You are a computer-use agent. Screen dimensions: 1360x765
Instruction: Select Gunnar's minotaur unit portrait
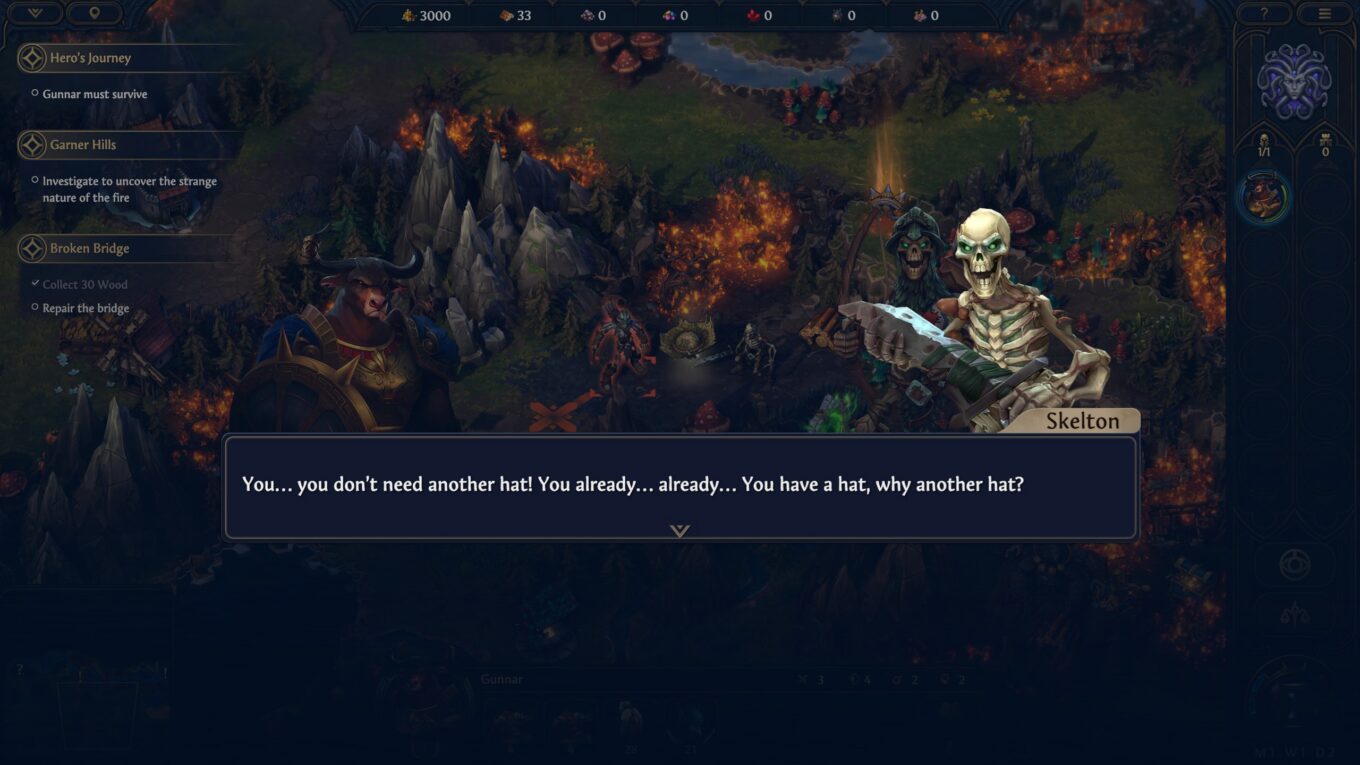tap(1265, 197)
